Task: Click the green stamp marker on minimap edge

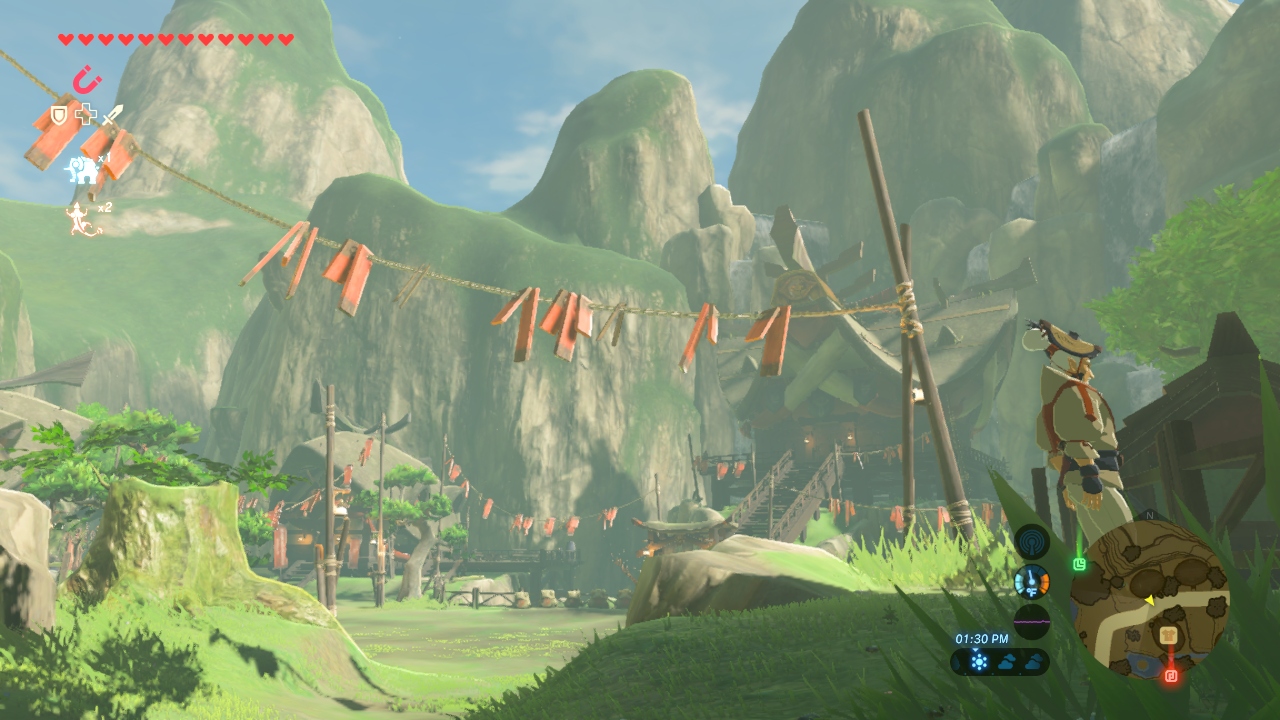Action: click(x=1079, y=564)
